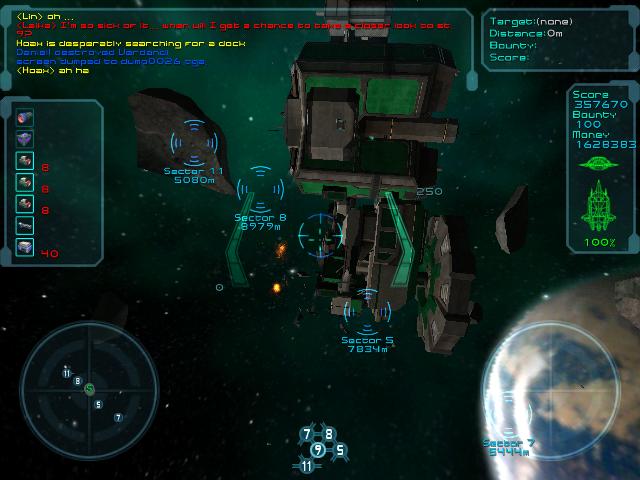Choose node 5 on the sector map
640x480 pixels.
[340, 450]
